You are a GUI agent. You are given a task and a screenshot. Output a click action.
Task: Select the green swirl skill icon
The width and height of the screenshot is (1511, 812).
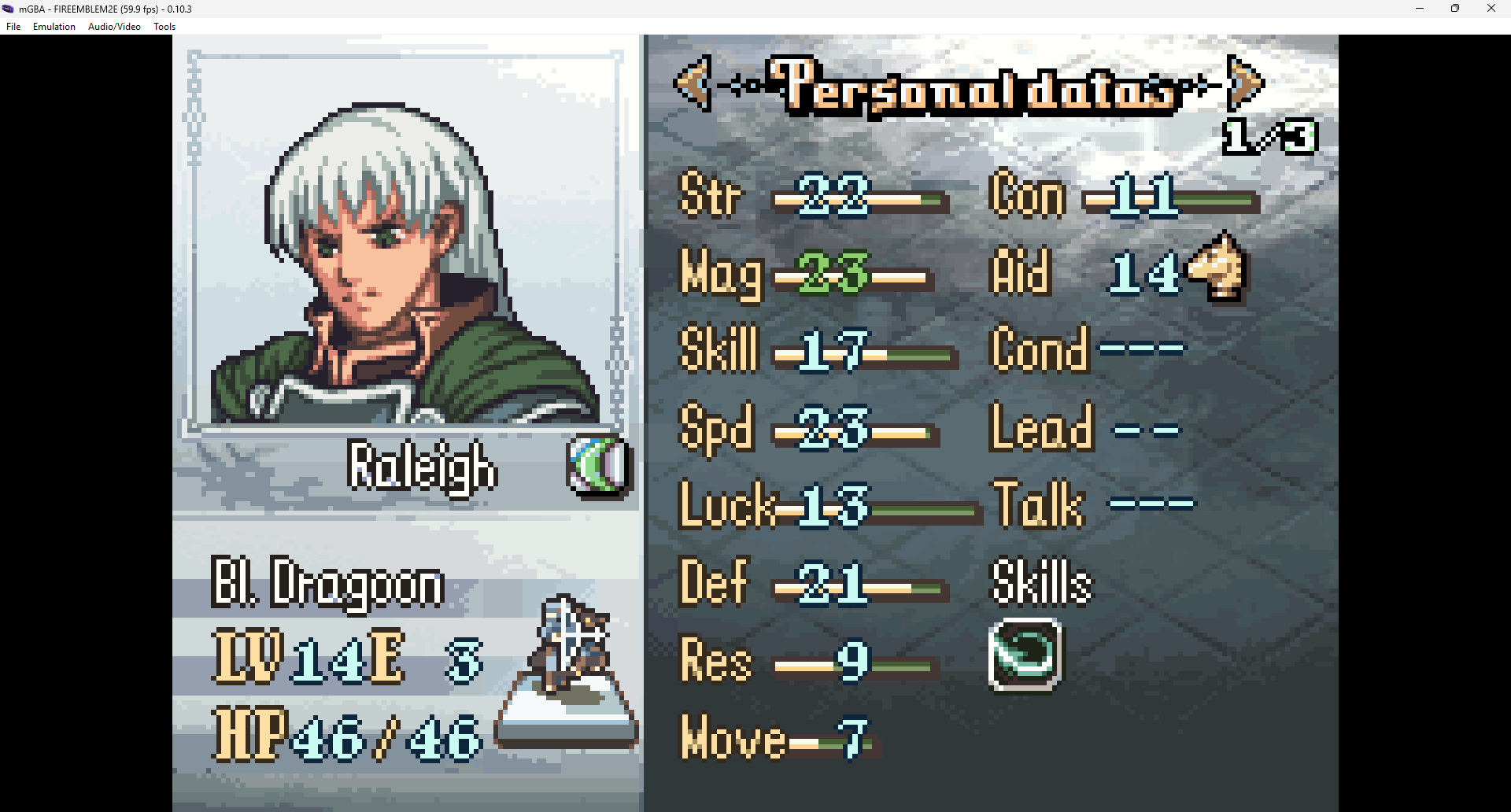(1025, 655)
